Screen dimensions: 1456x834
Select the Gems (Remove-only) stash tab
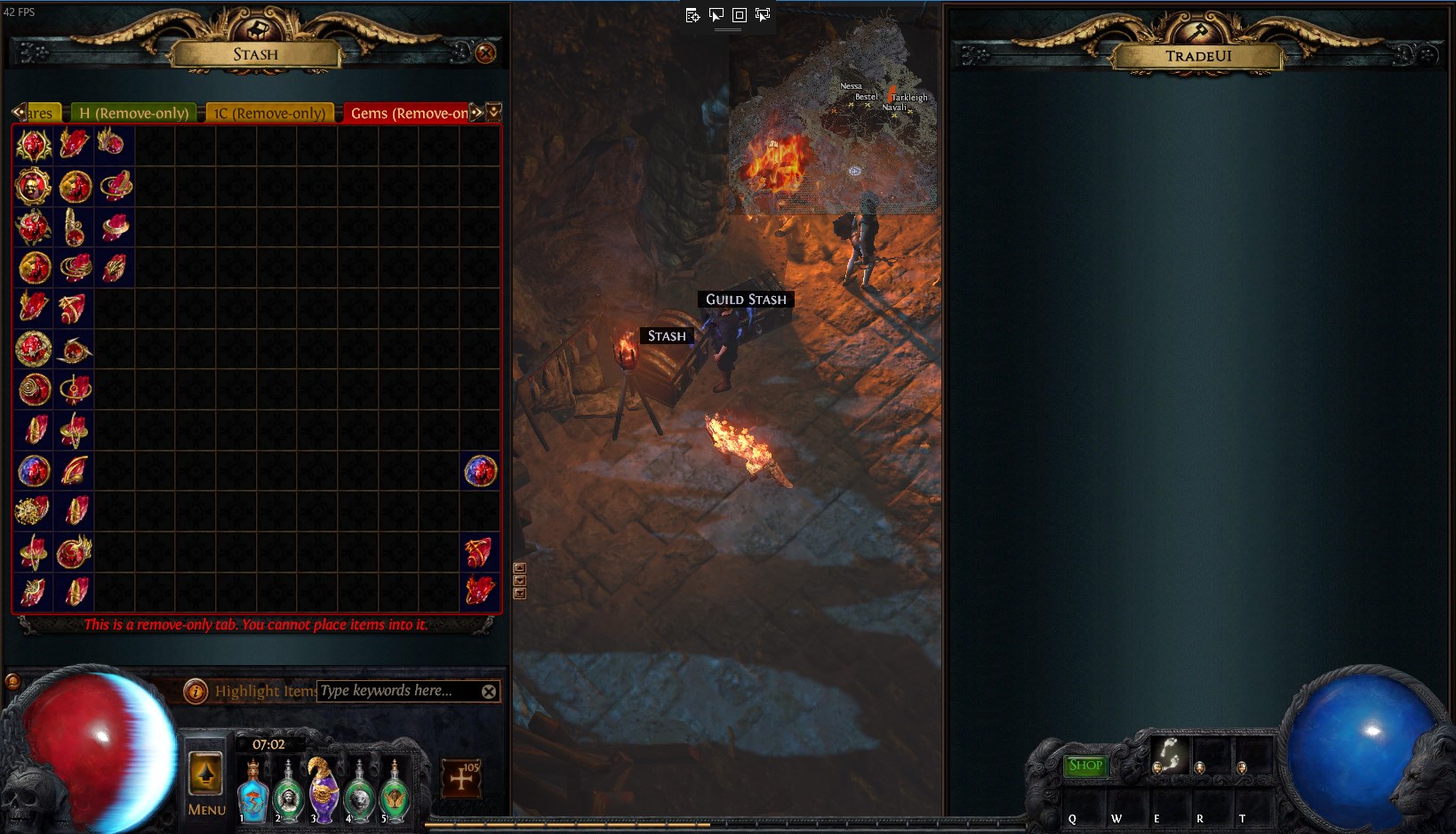tap(409, 113)
